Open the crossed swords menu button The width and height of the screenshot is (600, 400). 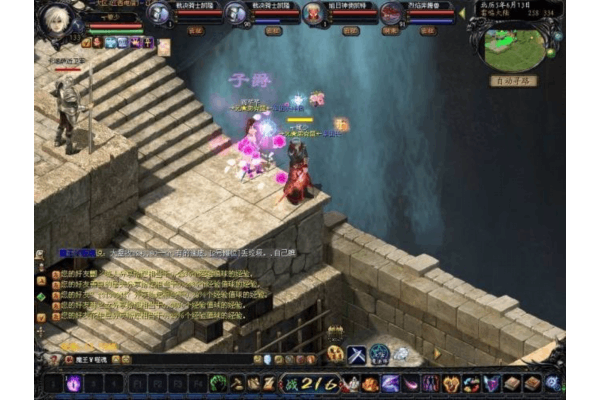357,354
